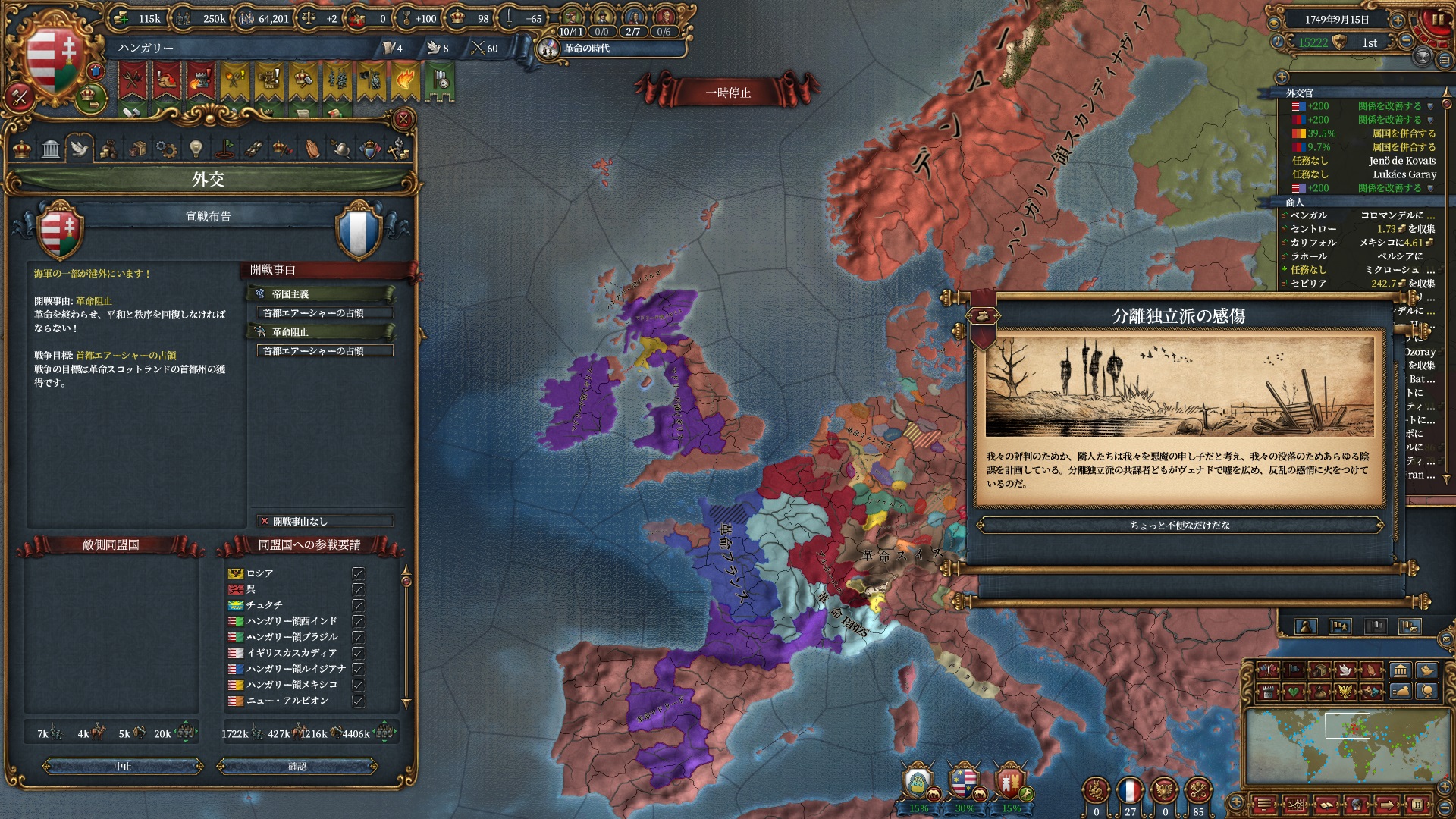Image resolution: width=1456 pixels, height=819 pixels.
Task: Confirm the war declaration with 確認
Action: (297, 767)
